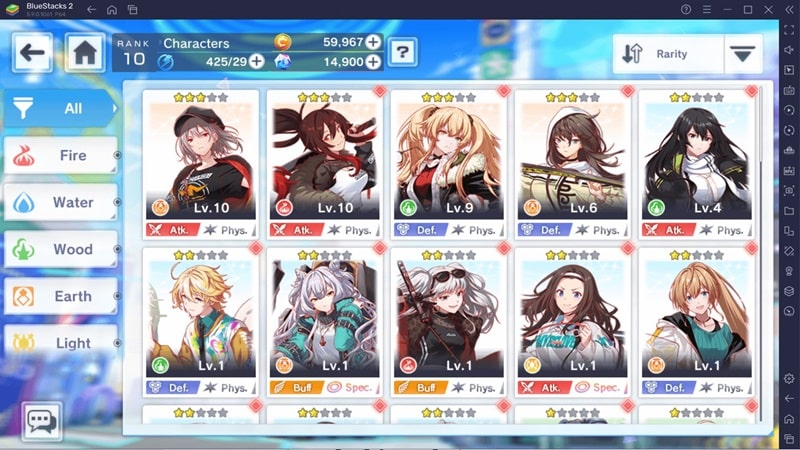This screenshot has height=450, width=800.
Task: Filter characters by Light element
Action: click(60, 342)
